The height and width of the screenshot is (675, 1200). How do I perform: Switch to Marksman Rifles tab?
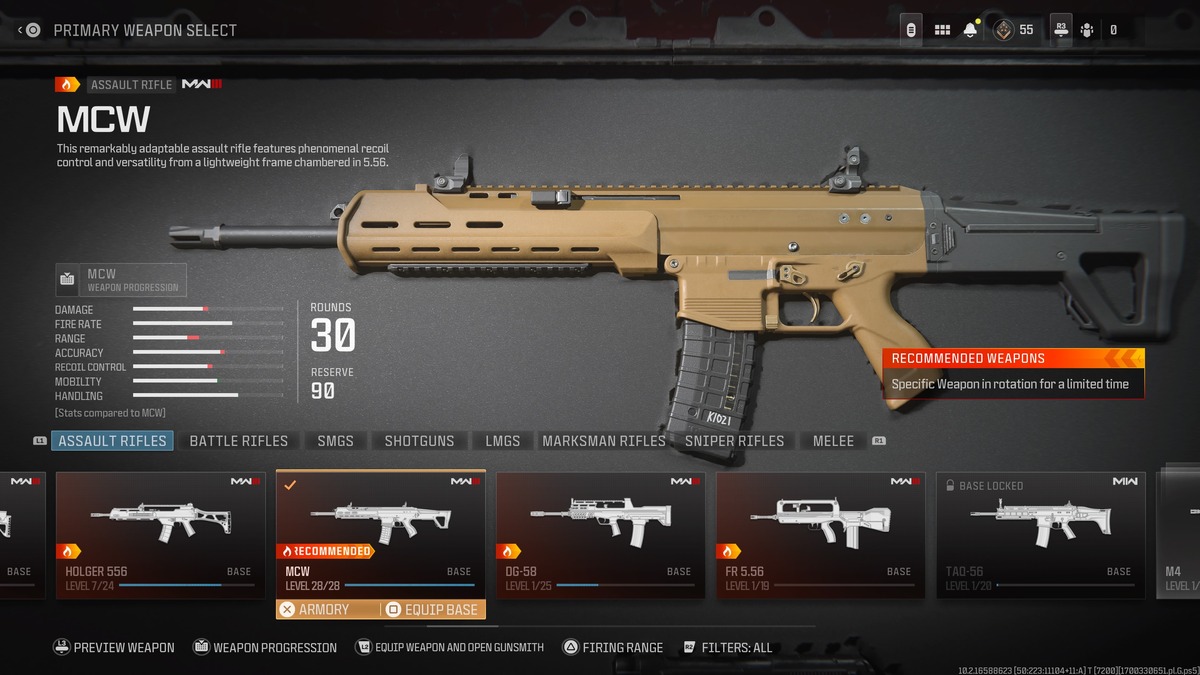[x=603, y=441]
